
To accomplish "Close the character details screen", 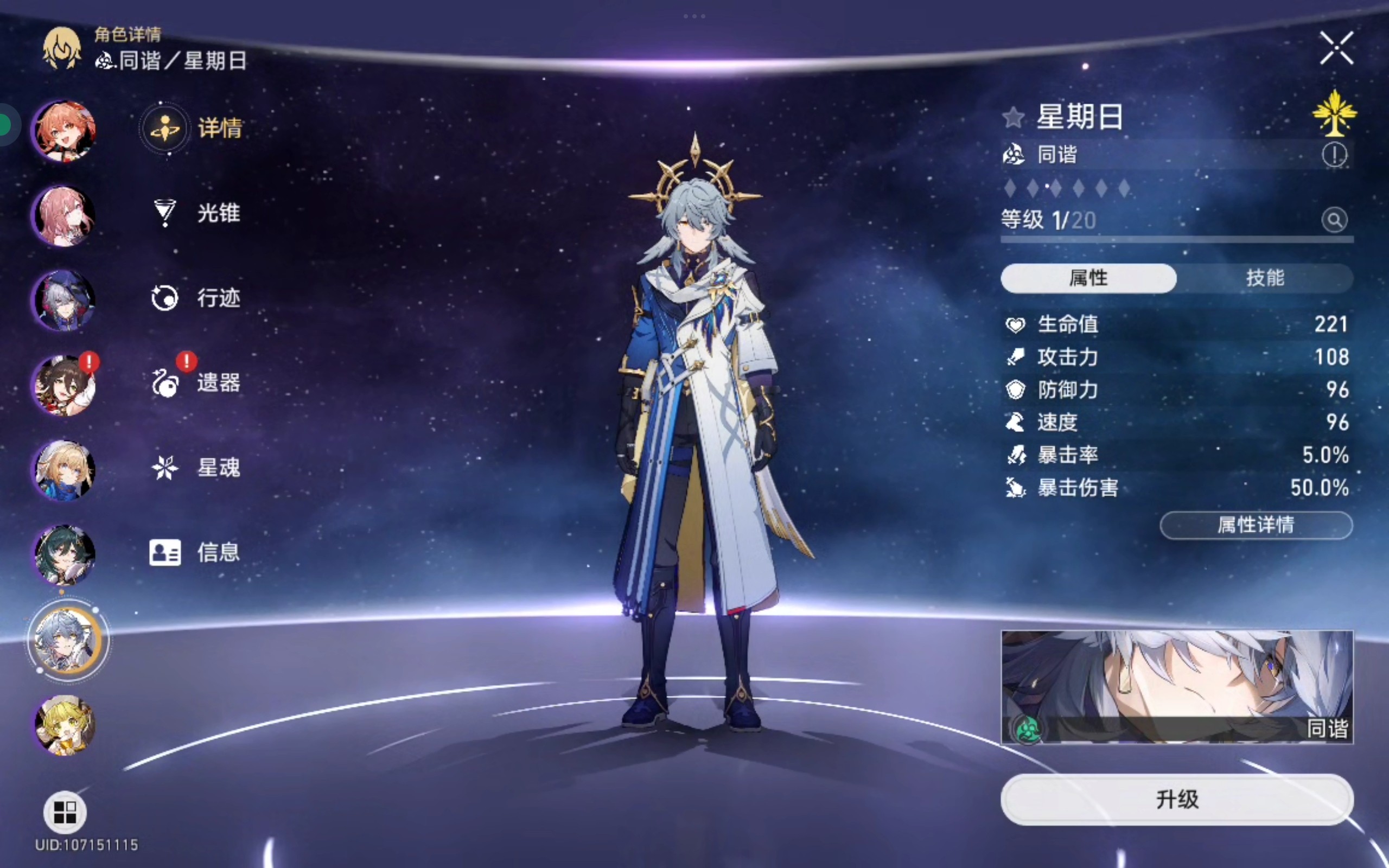I will coord(1336,48).
